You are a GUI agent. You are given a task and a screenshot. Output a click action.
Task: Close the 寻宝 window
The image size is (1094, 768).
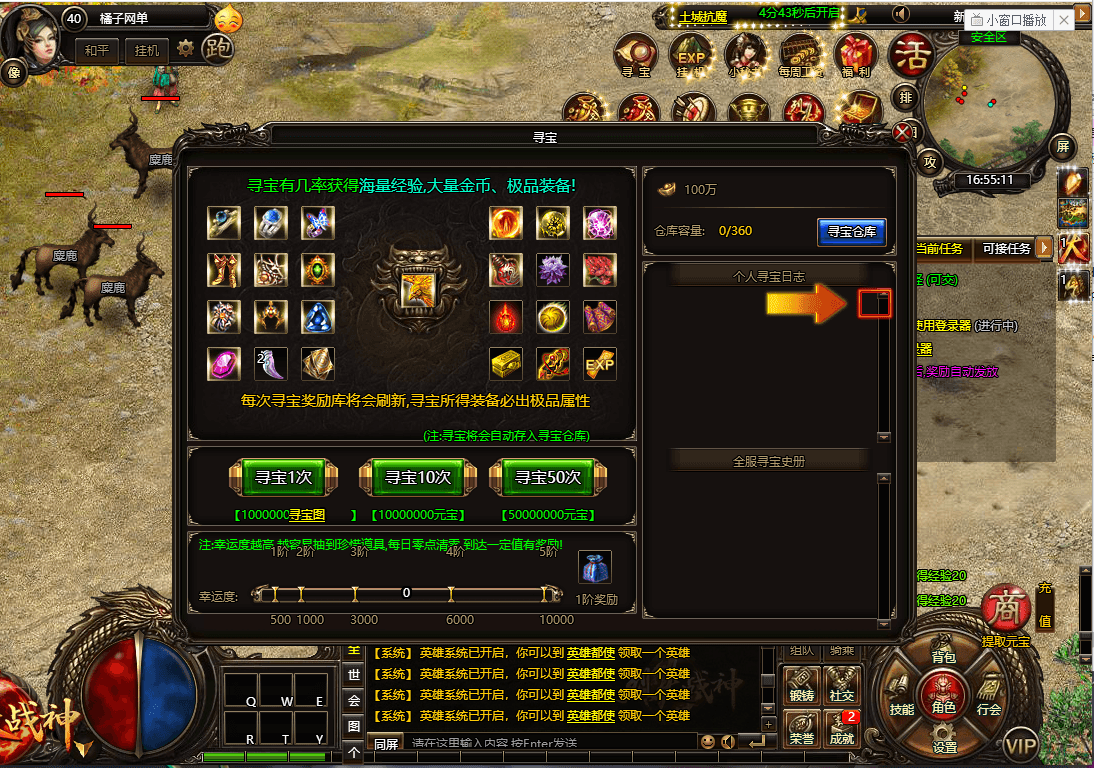tap(904, 132)
